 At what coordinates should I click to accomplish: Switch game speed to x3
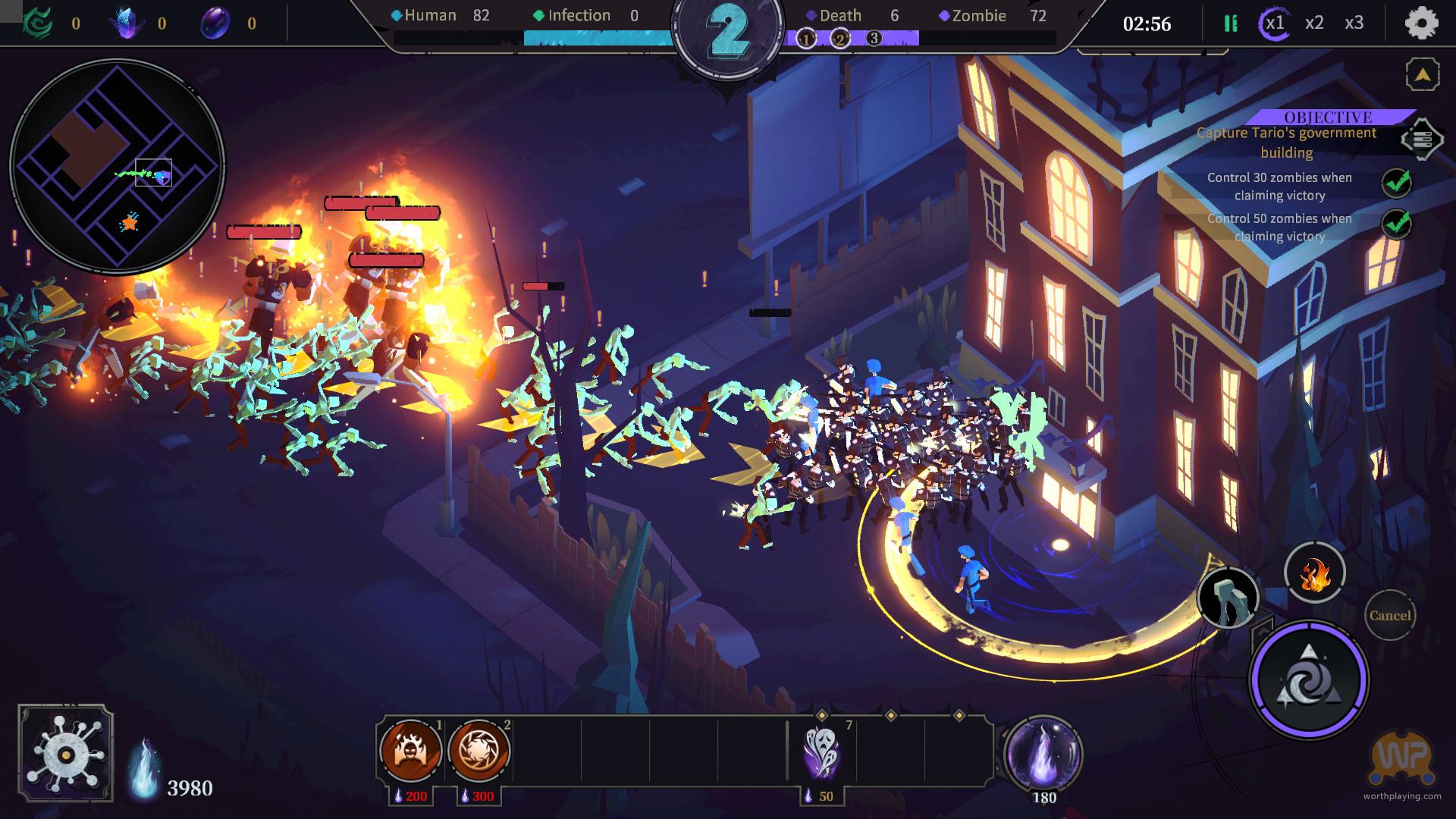[1354, 24]
